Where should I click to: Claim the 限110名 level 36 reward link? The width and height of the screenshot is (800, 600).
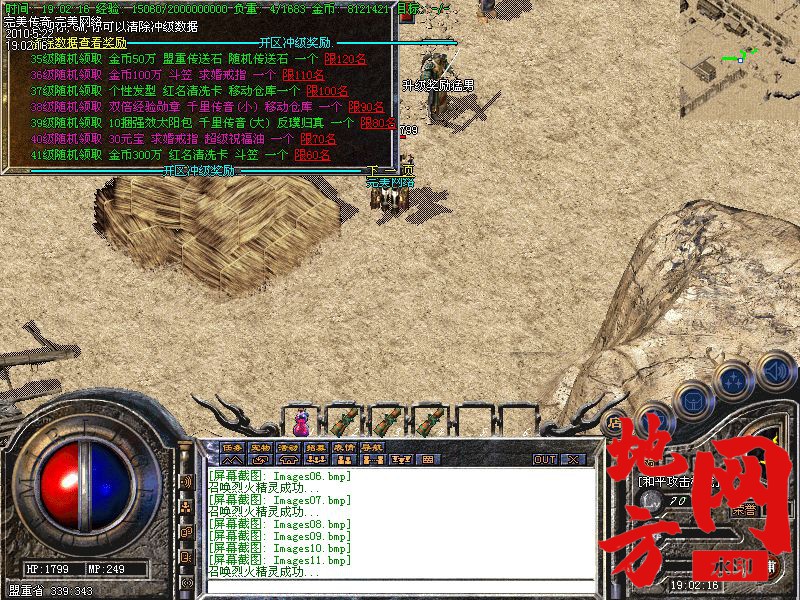[303, 75]
